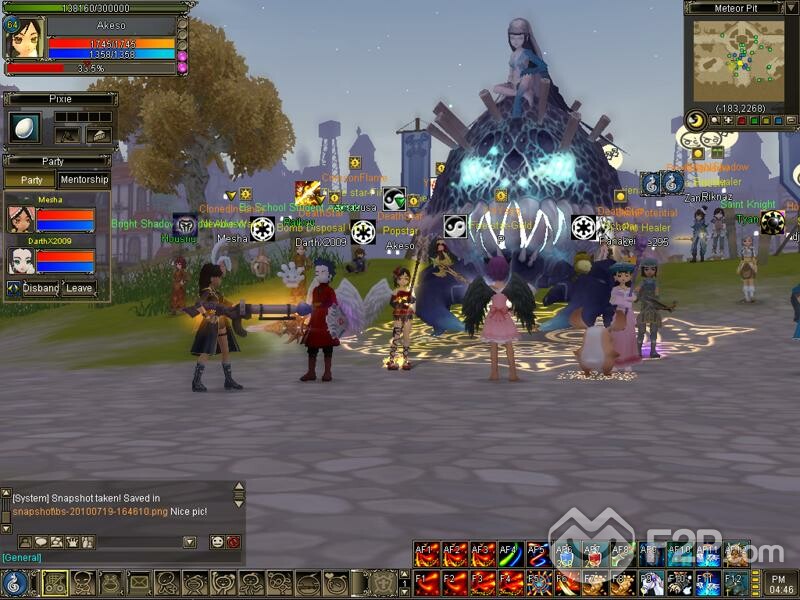The image size is (800, 600).
Task: Click the blue swirl main menu orb
Action: [x=15, y=582]
